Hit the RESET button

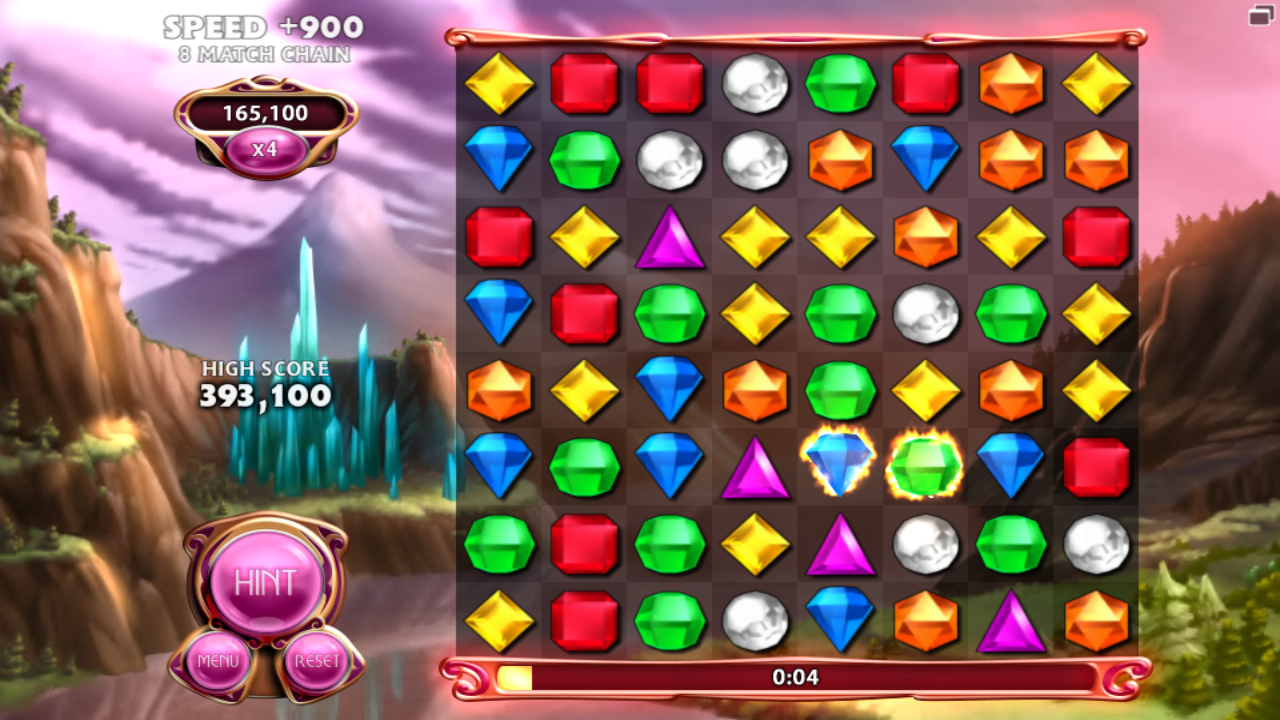point(316,661)
